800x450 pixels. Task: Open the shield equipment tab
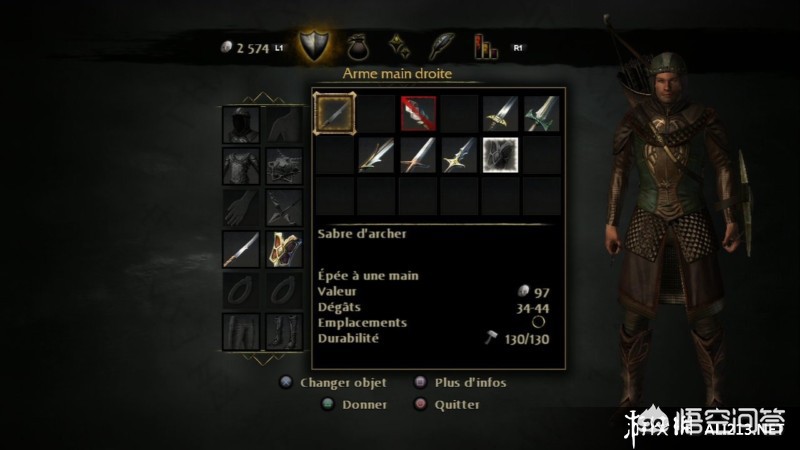click(316, 46)
